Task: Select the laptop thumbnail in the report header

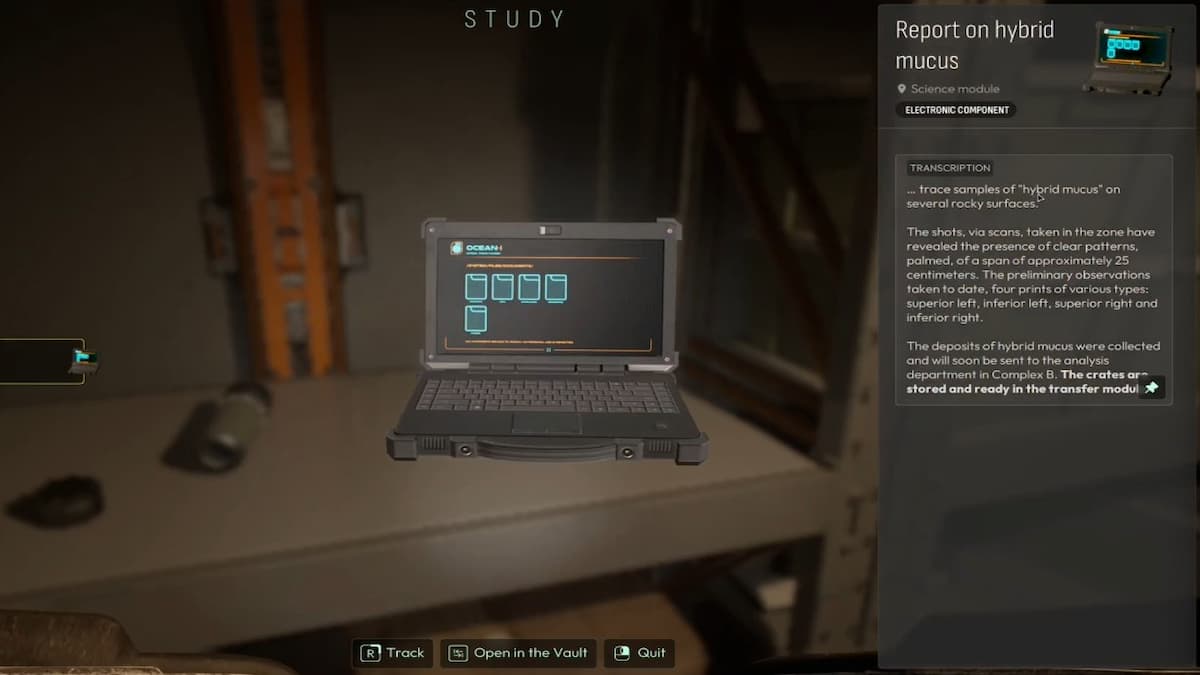Action: (1127, 57)
